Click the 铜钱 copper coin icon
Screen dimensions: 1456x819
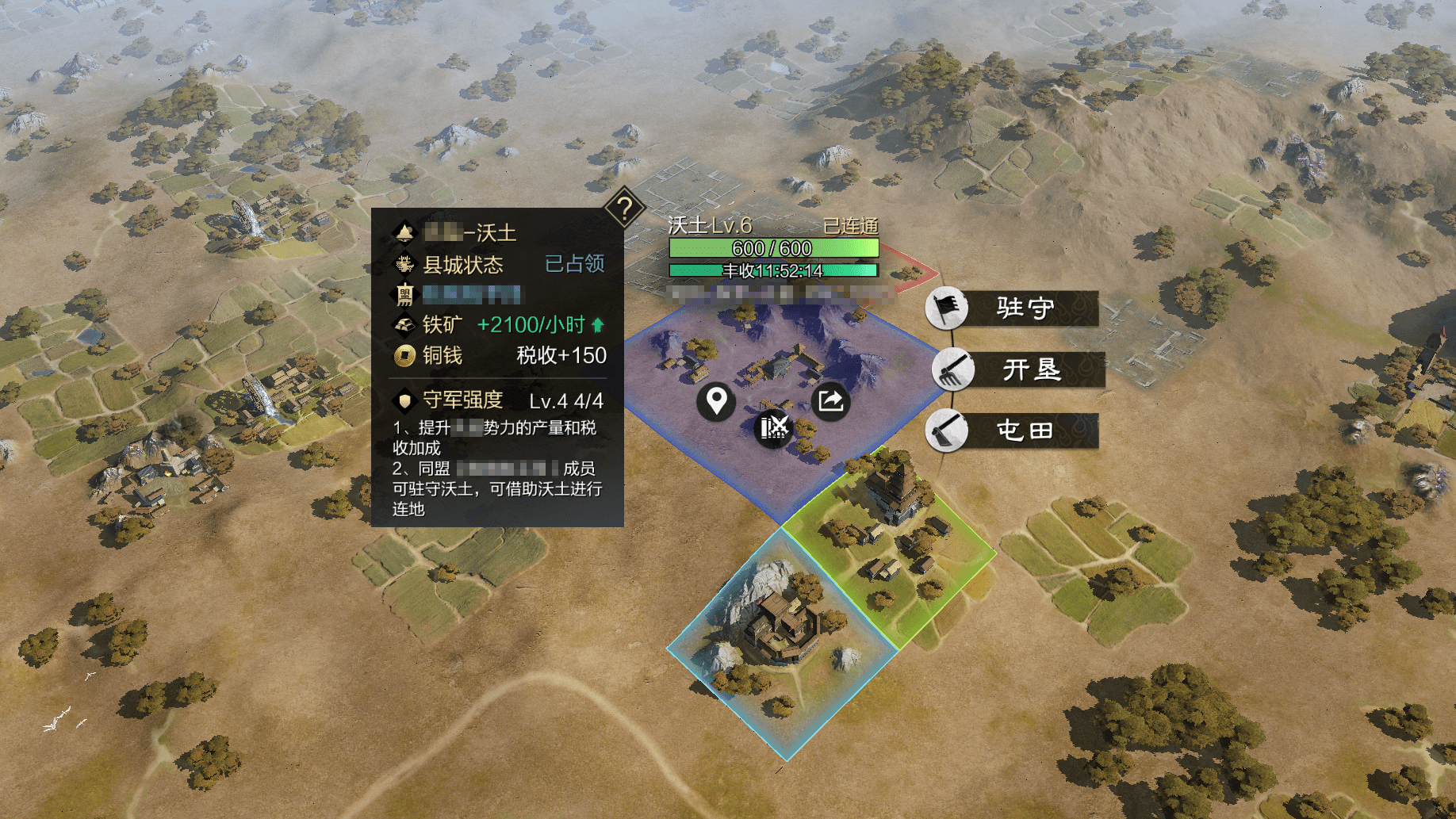click(x=407, y=356)
